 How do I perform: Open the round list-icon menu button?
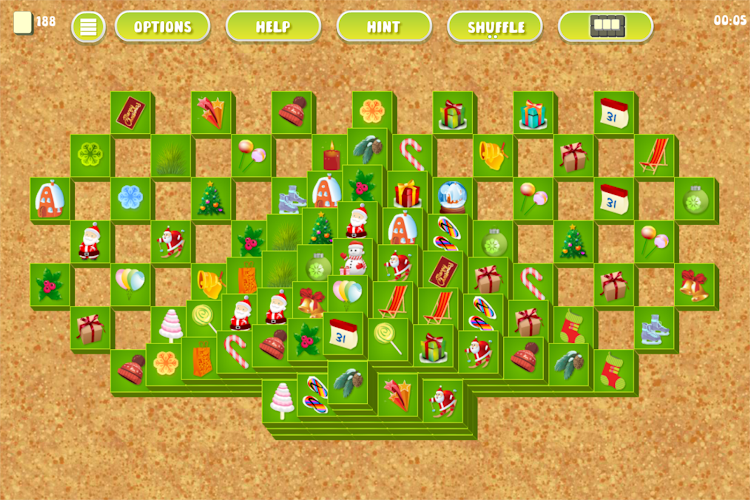click(x=88, y=27)
